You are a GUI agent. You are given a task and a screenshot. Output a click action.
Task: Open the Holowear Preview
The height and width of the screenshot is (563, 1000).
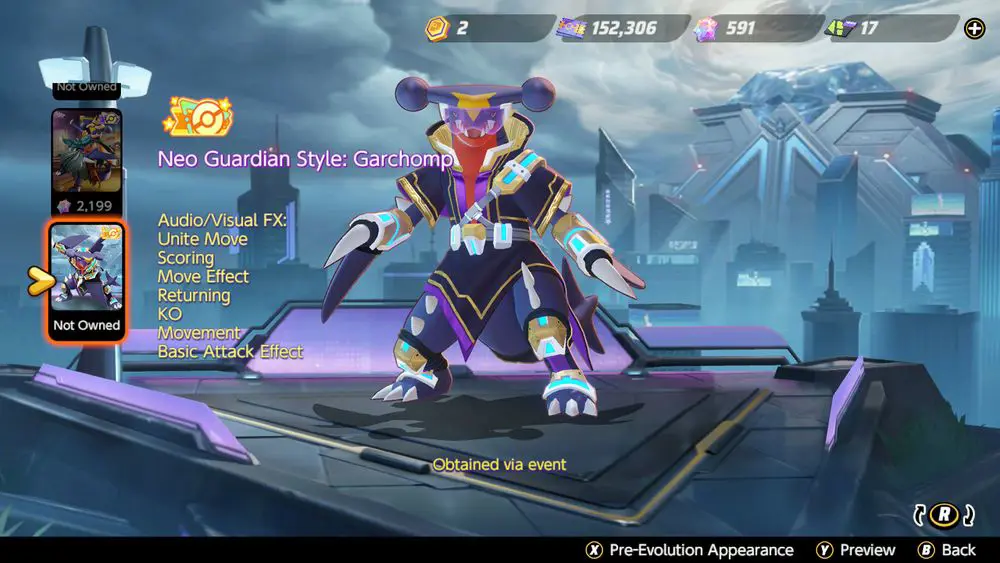pos(855,549)
